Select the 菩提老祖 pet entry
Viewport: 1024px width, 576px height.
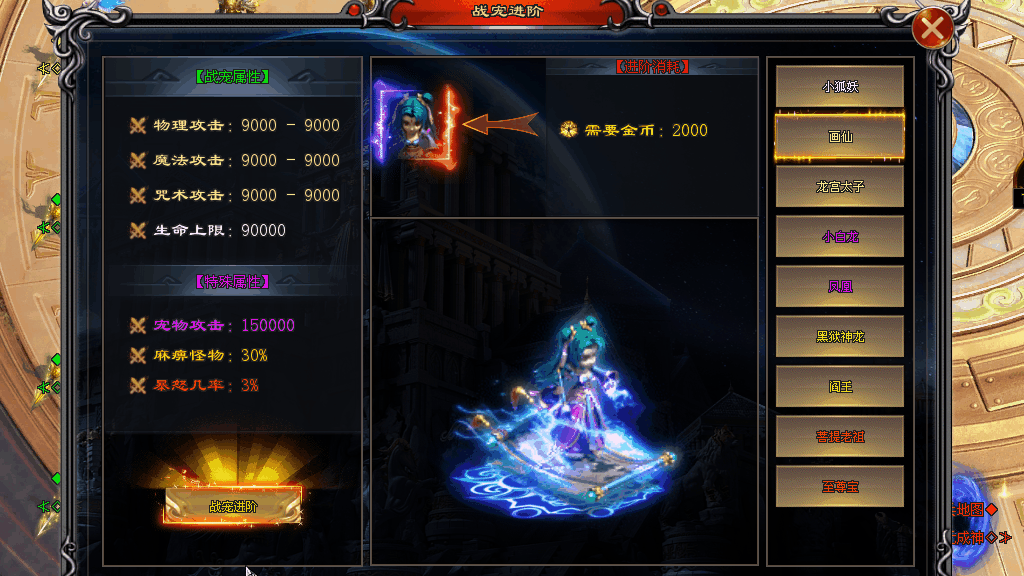840,436
